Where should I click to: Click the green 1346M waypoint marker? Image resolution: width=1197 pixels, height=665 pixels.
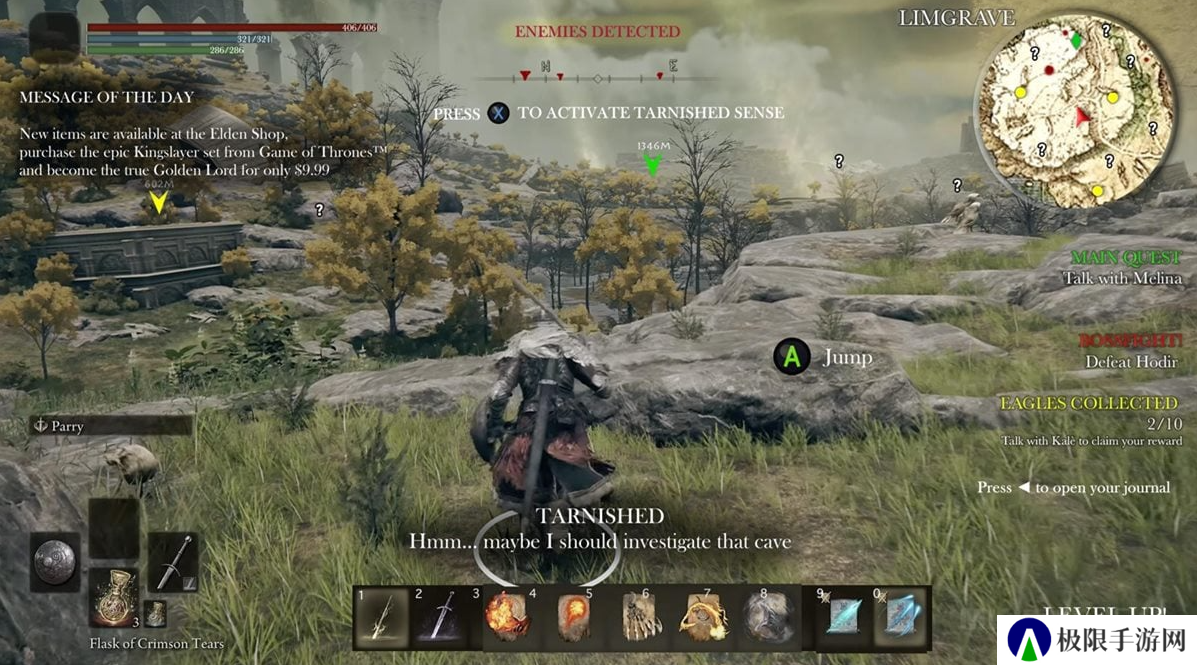pos(653,163)
